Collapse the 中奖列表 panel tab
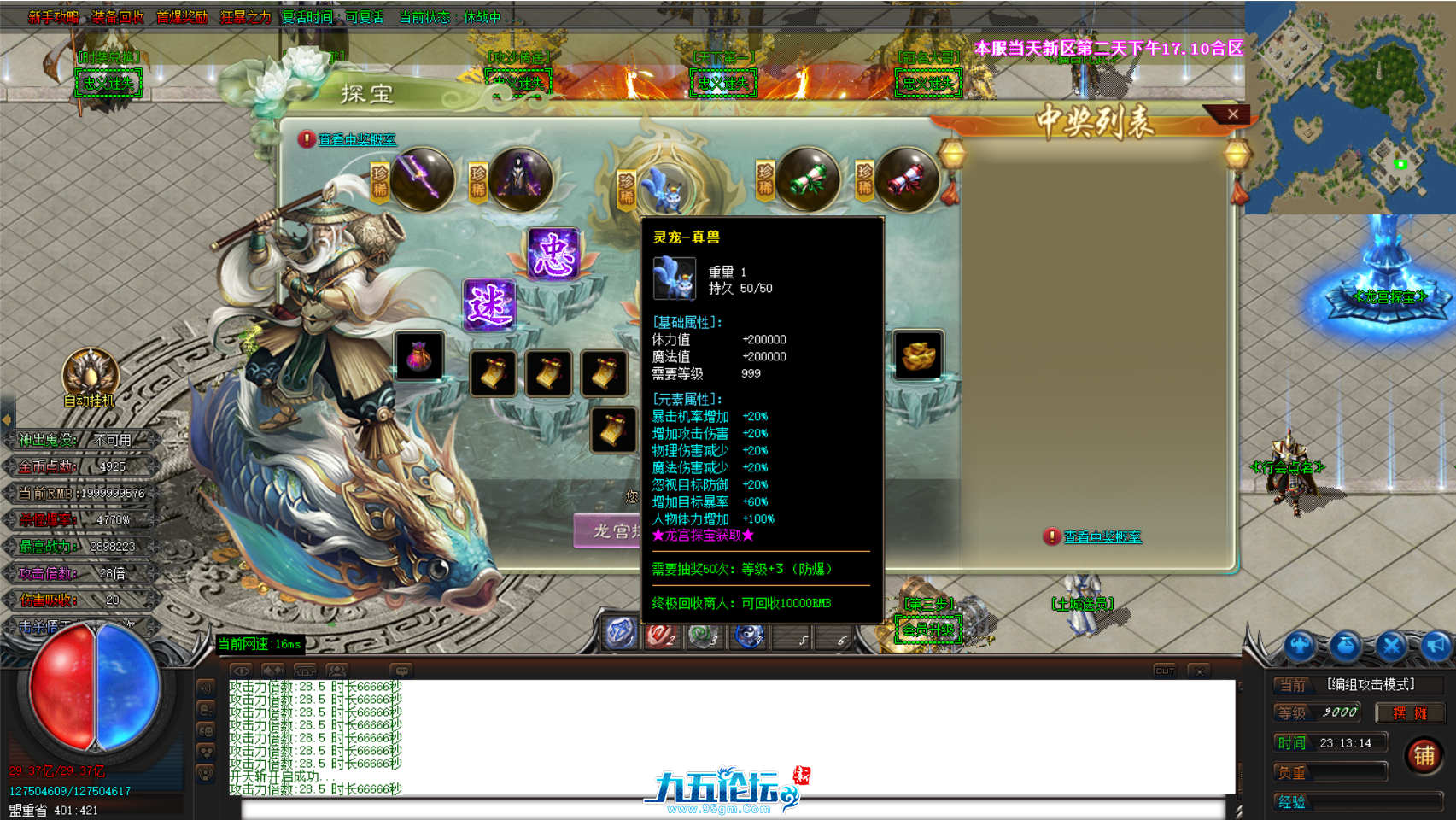Viewport: 1456px width, 820px height. coord(1232,114)
